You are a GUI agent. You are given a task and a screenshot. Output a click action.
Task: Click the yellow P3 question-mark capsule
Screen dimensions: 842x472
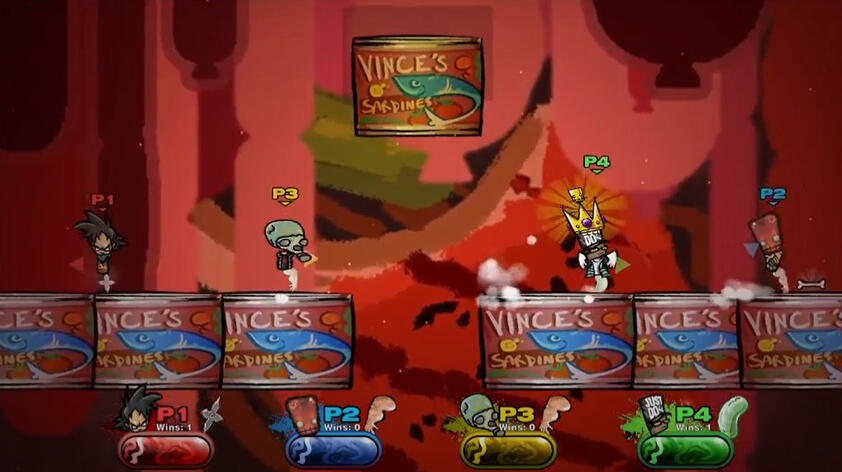507,450
